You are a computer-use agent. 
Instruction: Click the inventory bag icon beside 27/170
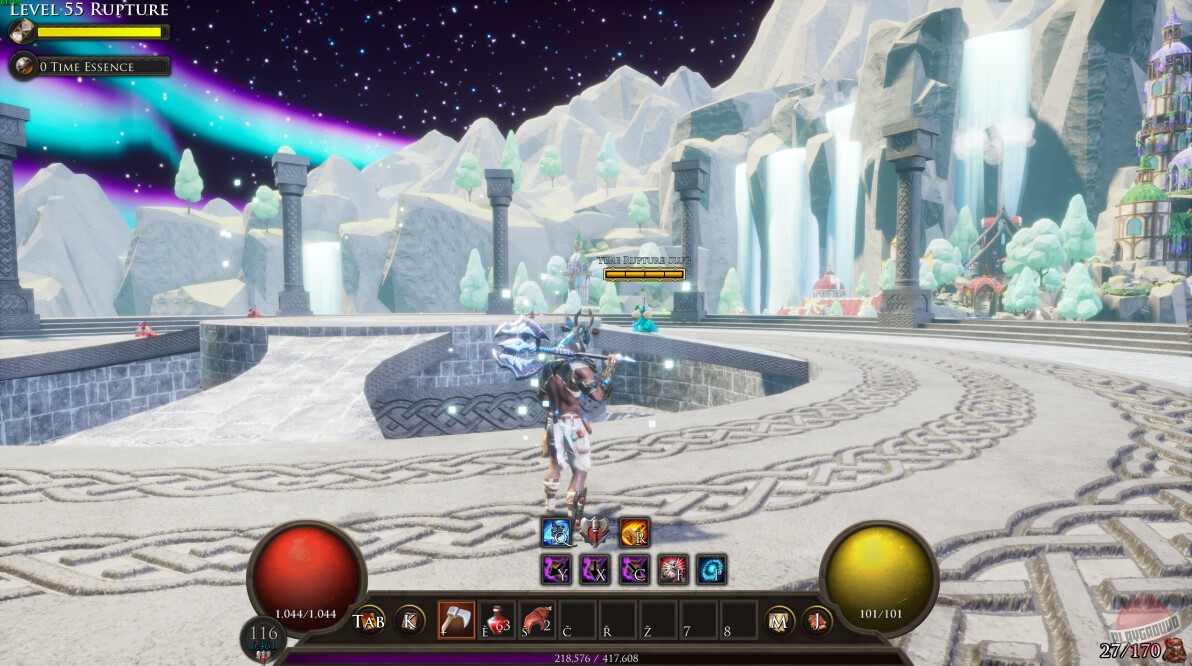click(1173, 650)
